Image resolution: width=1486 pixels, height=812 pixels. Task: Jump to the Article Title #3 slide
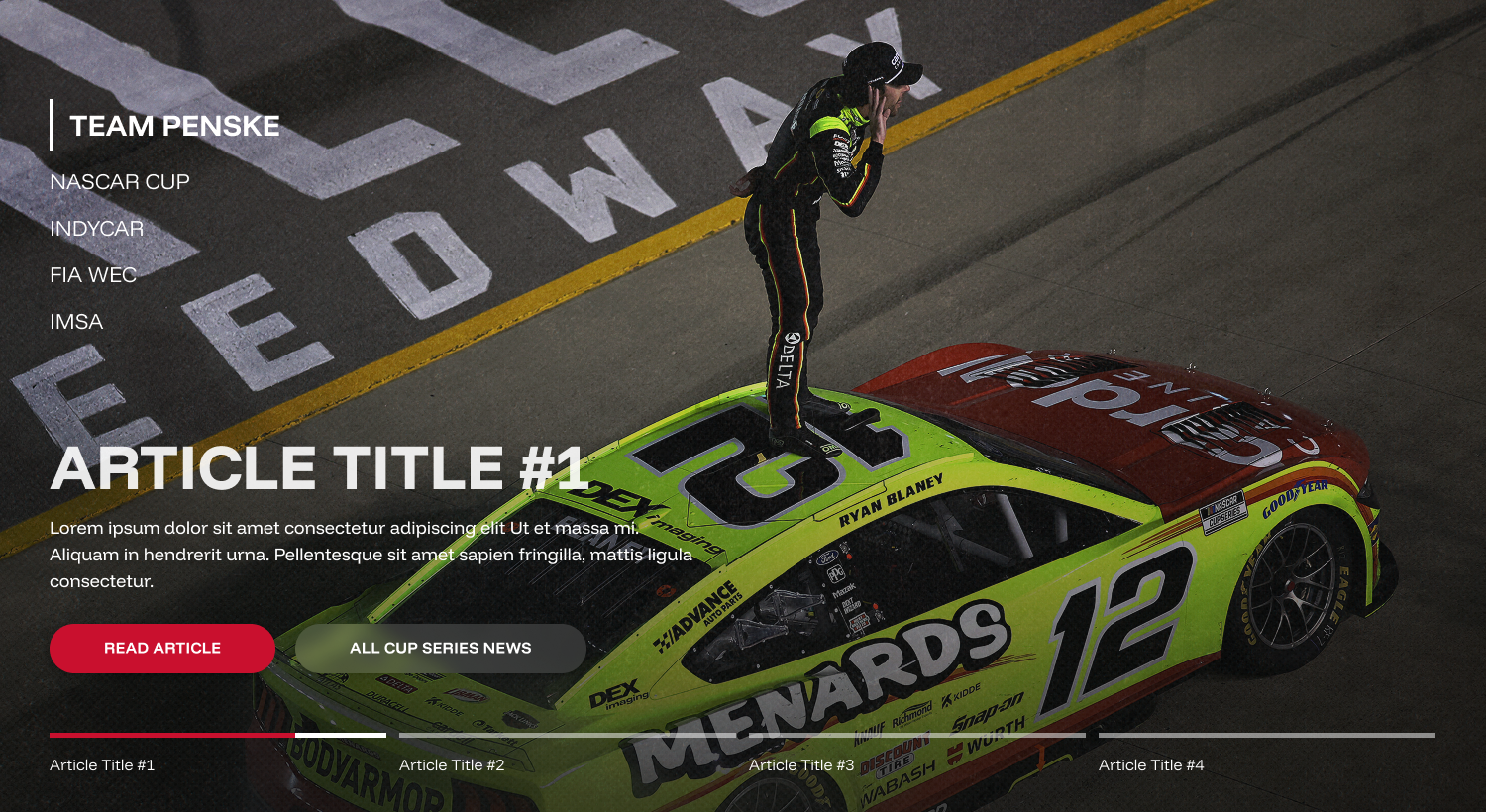pos(801,764)
